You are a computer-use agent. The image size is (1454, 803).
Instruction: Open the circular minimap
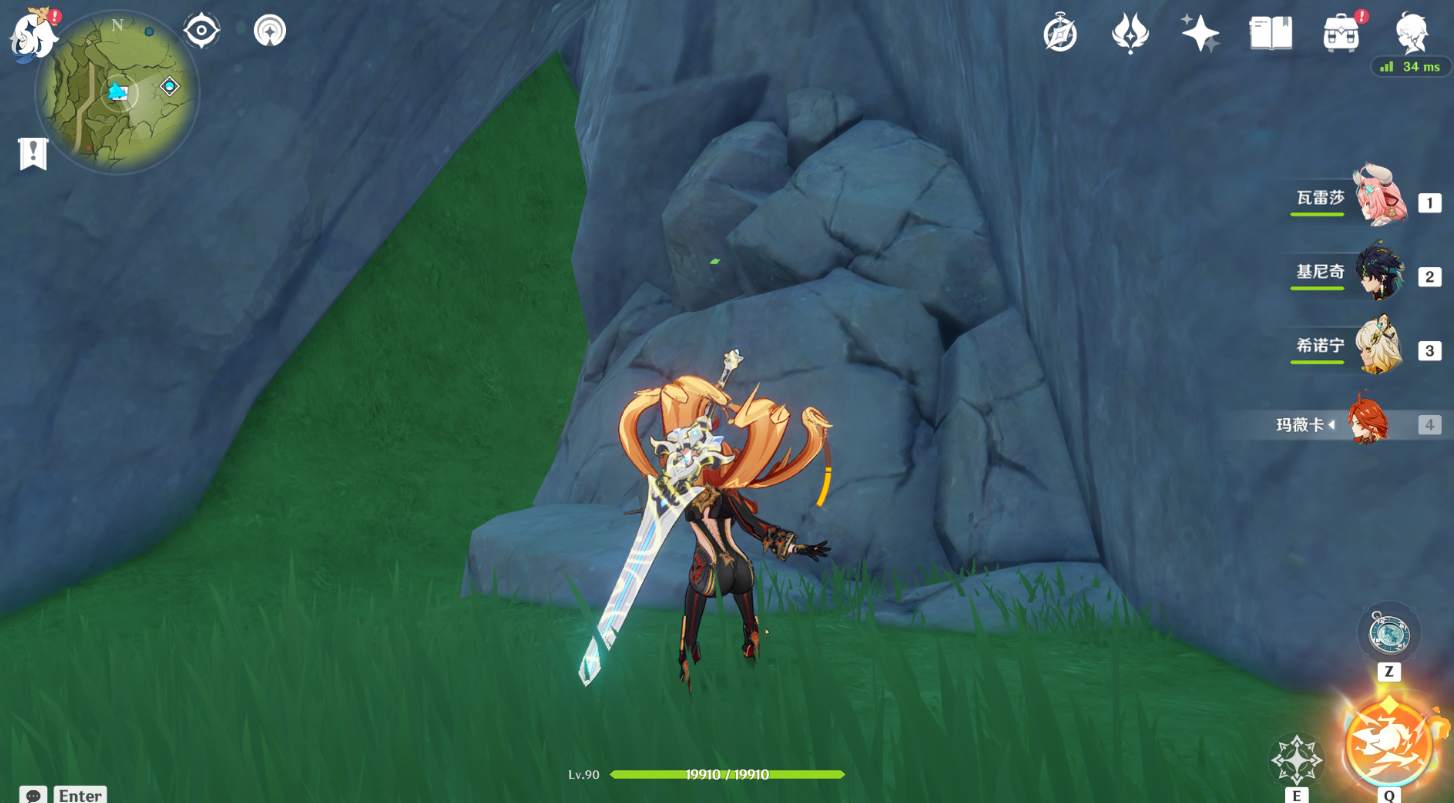(x=117, y=93)
